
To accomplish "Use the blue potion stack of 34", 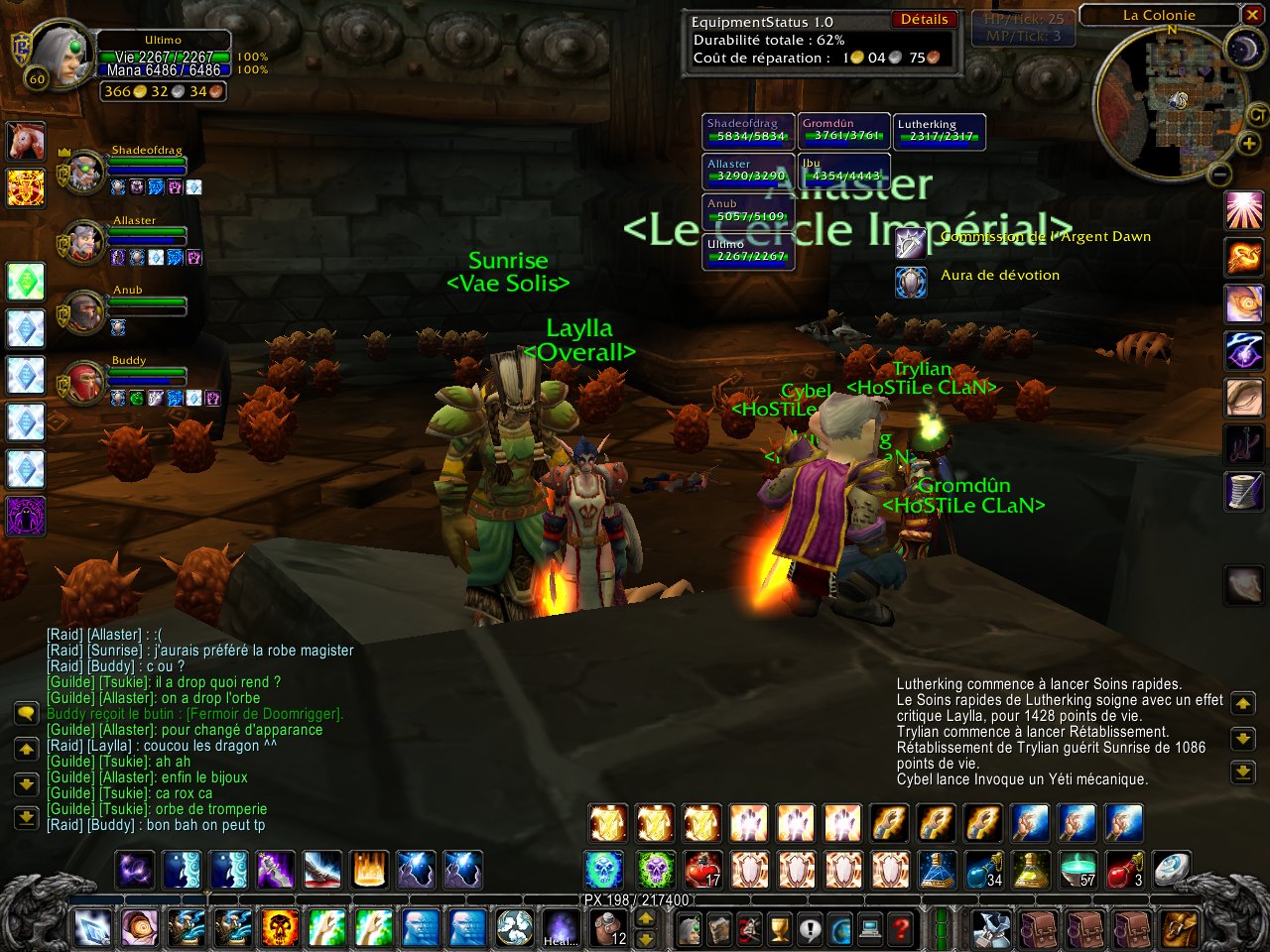I will pyautogui.click(x=984, y=870).
